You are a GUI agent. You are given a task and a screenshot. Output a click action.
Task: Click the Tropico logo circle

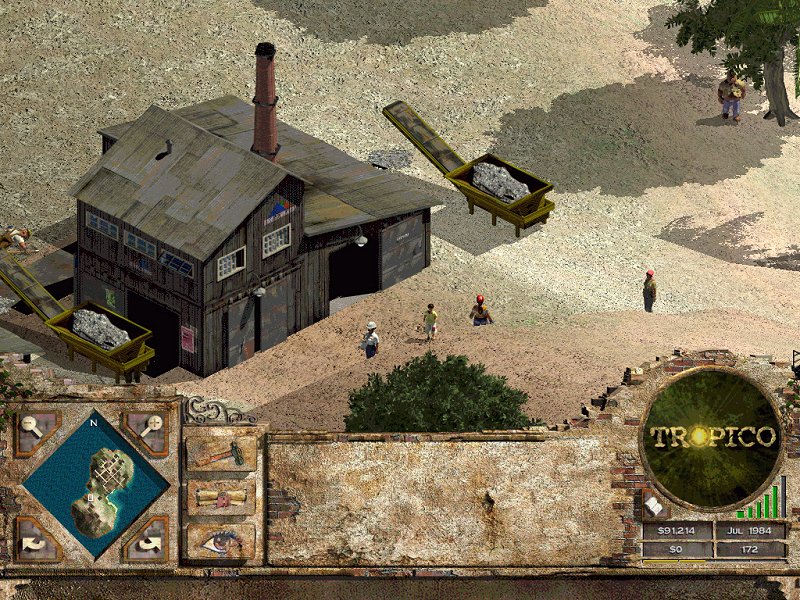tap(712, 437)
